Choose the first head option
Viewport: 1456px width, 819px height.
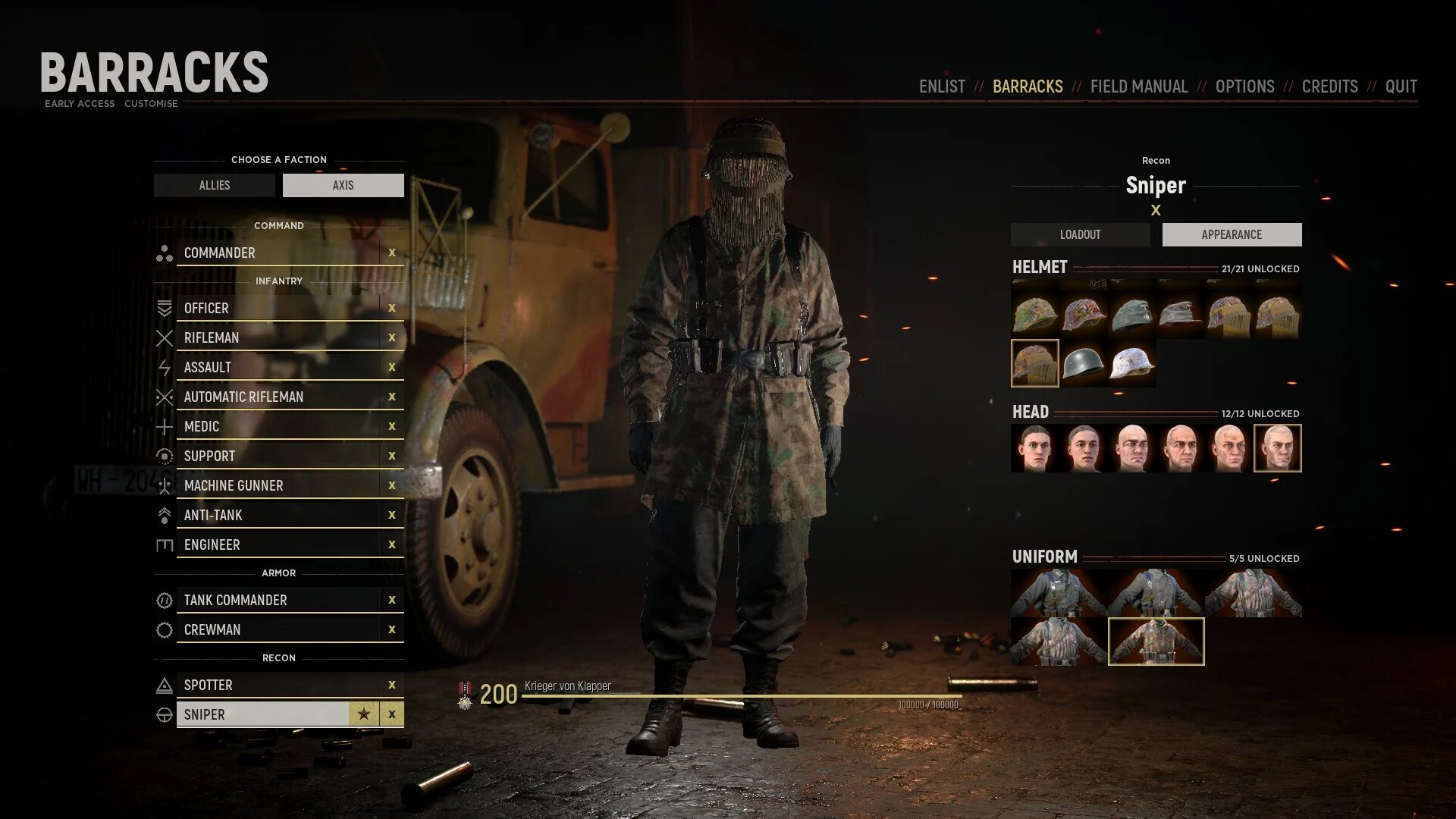[x=1035, y=448]
